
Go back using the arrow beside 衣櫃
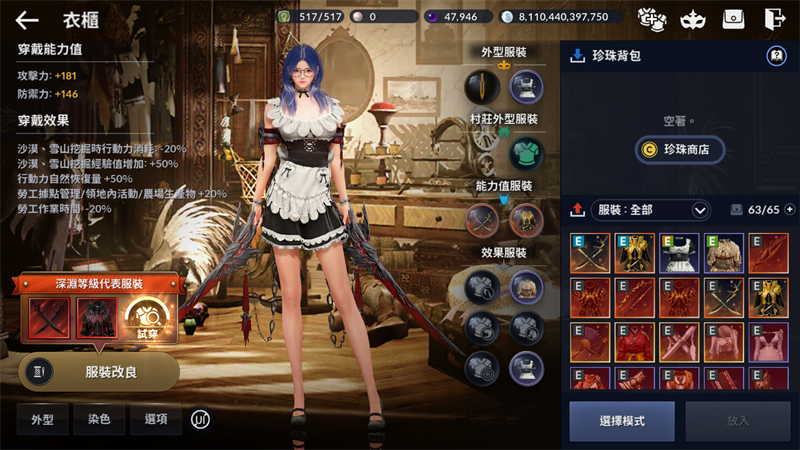click(x=27, y=19)
